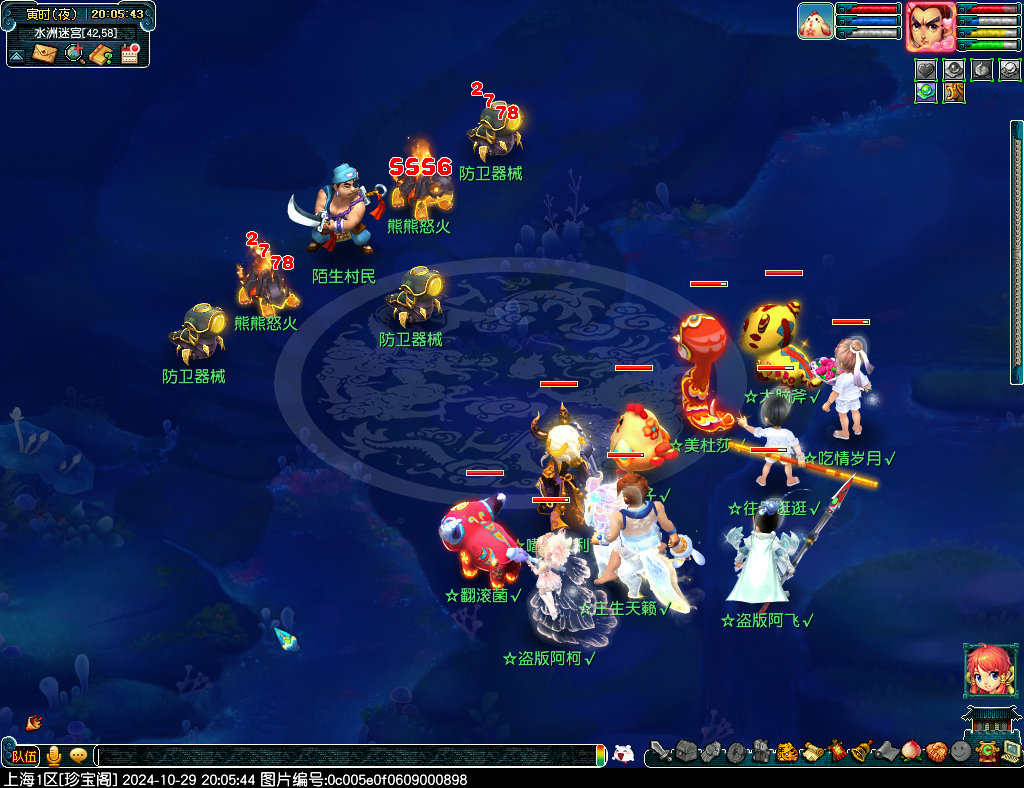Select the golden dragon buff icon
This screenshot has height=788, width=1024.
pos(953,93)
